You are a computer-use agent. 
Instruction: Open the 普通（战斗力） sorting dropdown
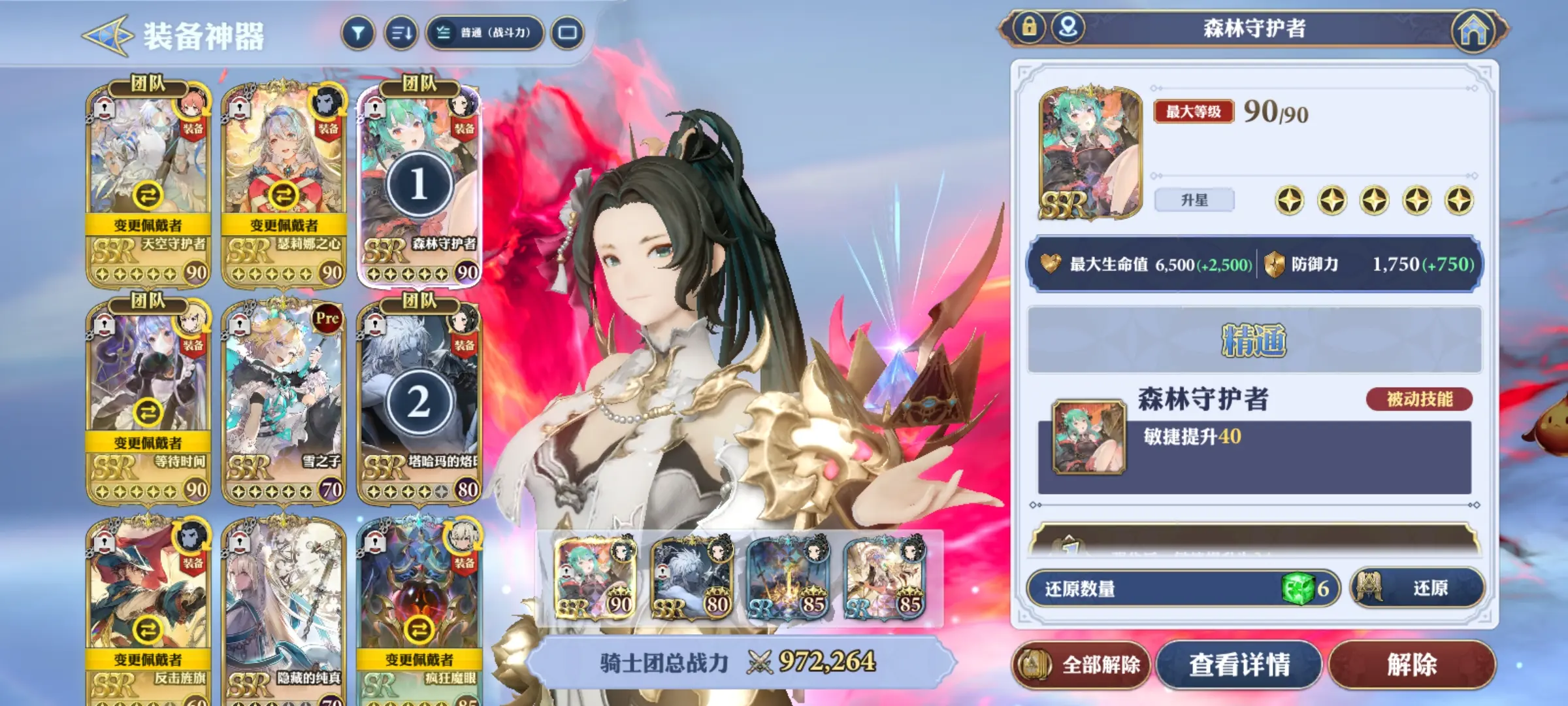click(x=485, y=33)
